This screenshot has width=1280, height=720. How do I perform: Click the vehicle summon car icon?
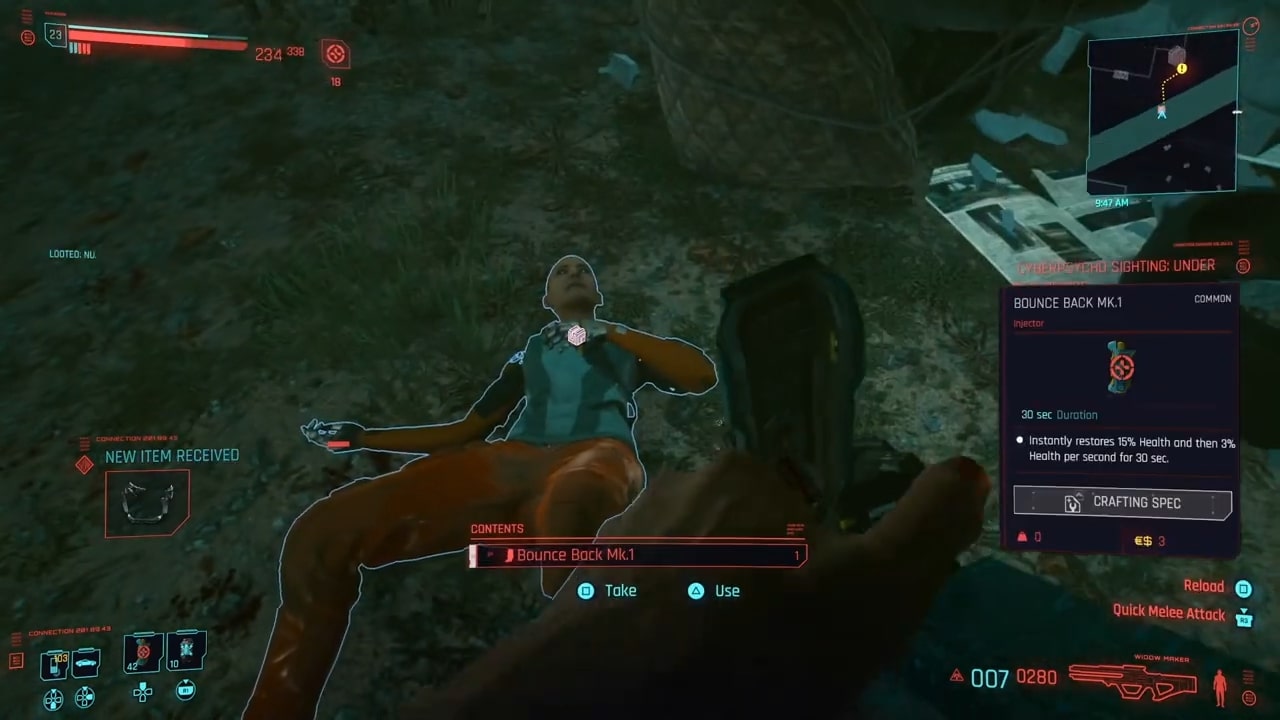pos(87,662)
